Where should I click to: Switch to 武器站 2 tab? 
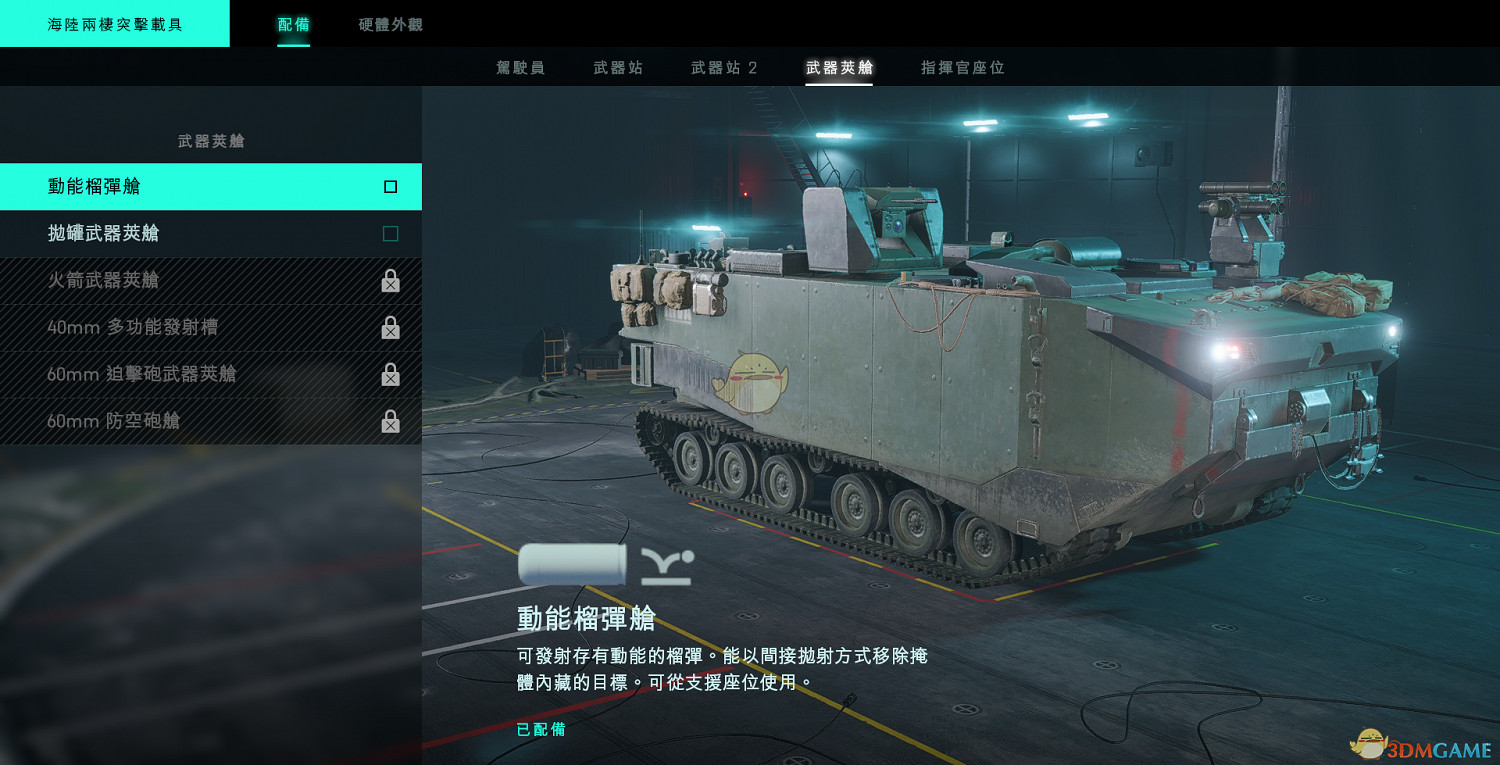[x=723, y=67]
